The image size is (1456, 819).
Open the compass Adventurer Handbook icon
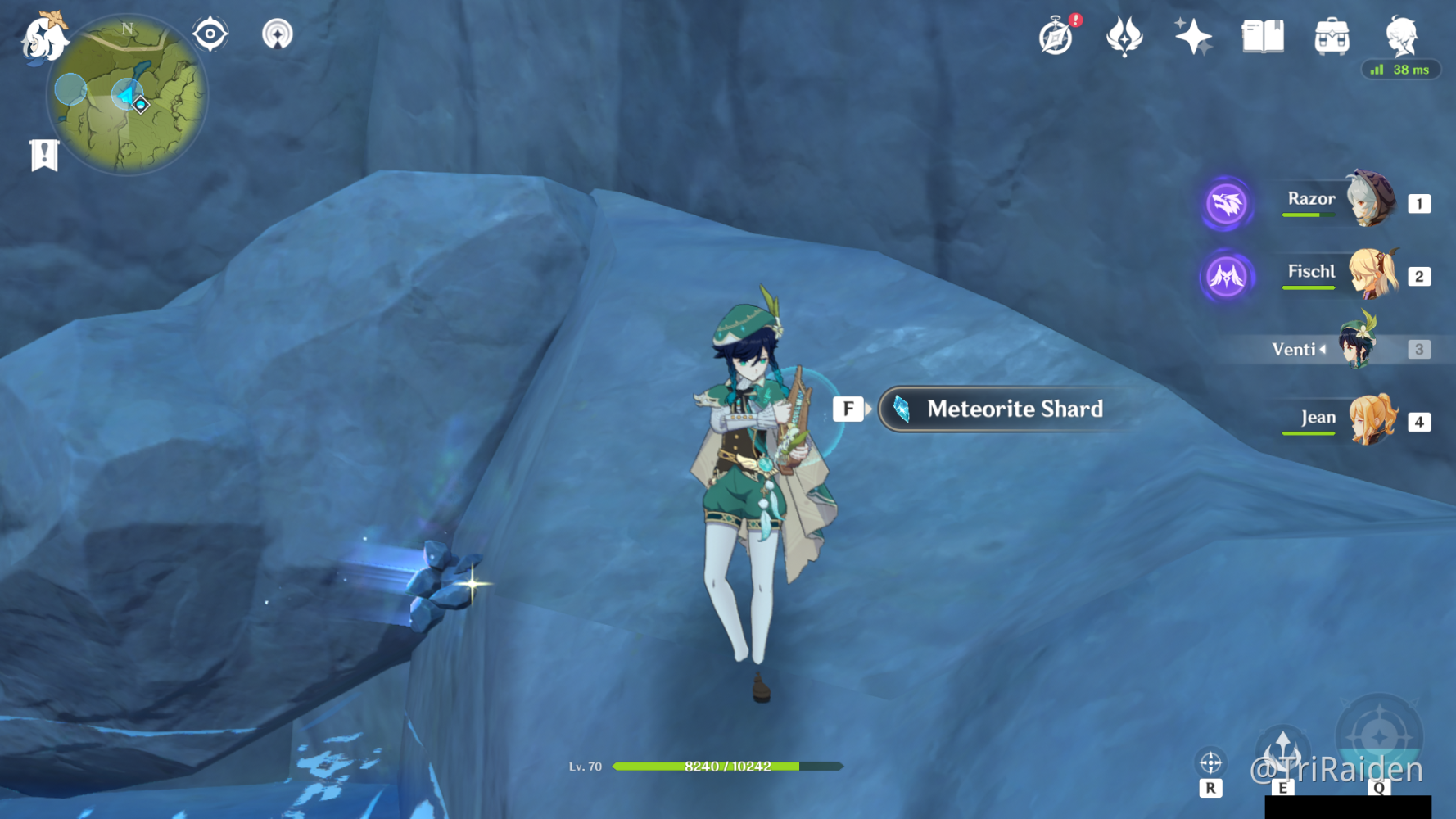point(1056,37)
